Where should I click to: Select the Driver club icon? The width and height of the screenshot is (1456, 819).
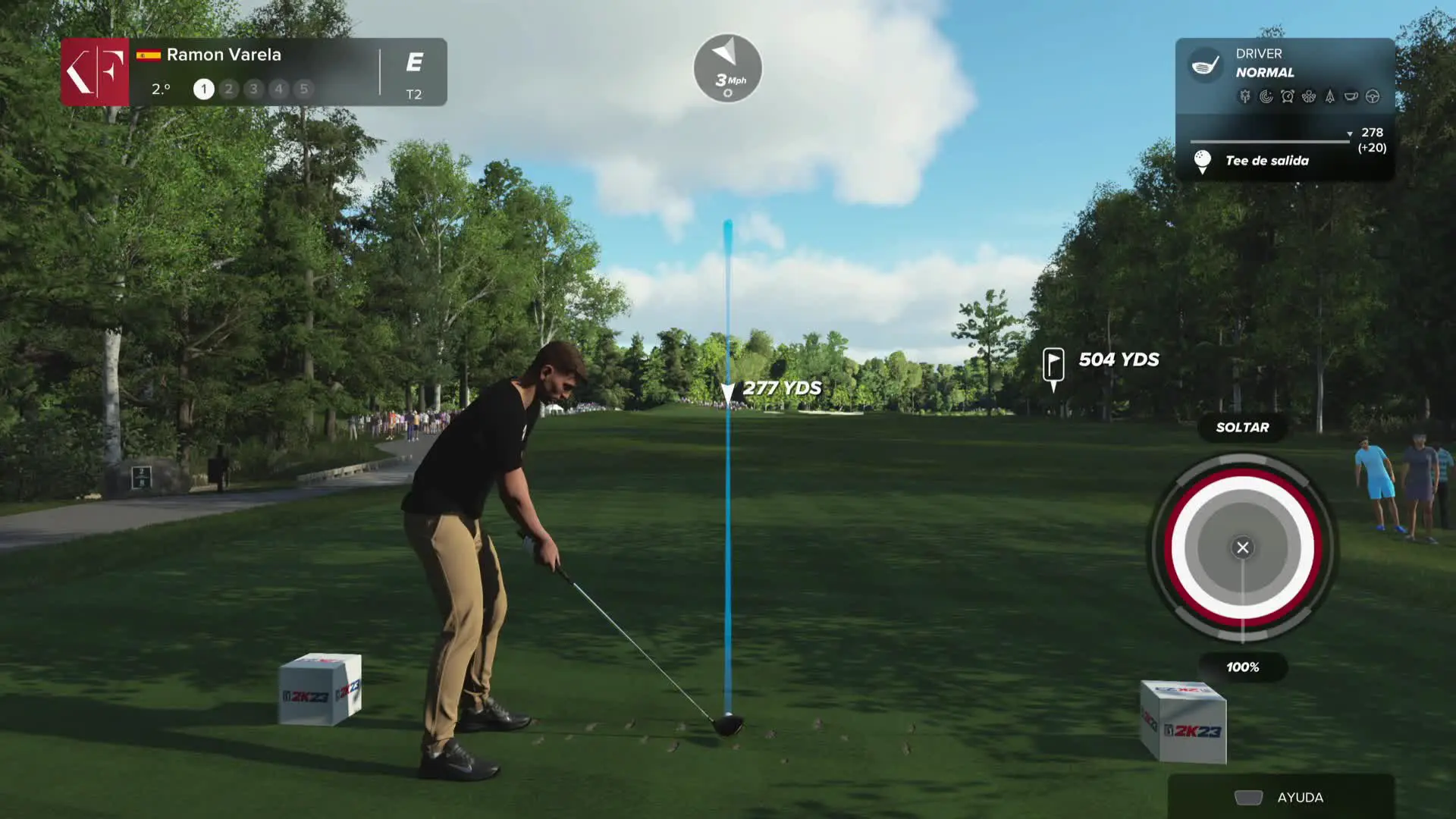pyautogui.click(x=1205, y=64)
